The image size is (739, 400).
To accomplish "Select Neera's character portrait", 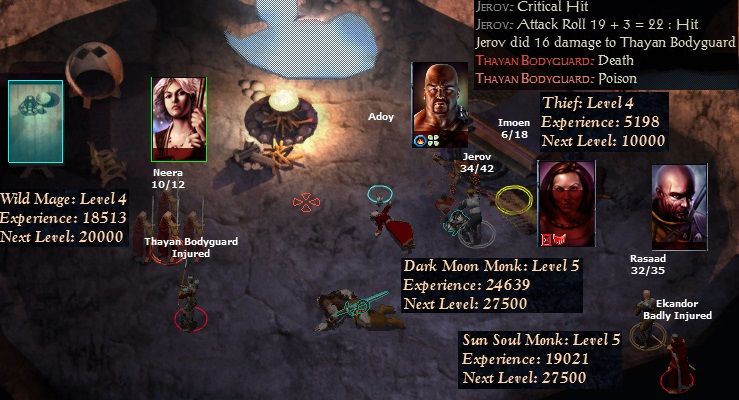I will tap(179, 119).
